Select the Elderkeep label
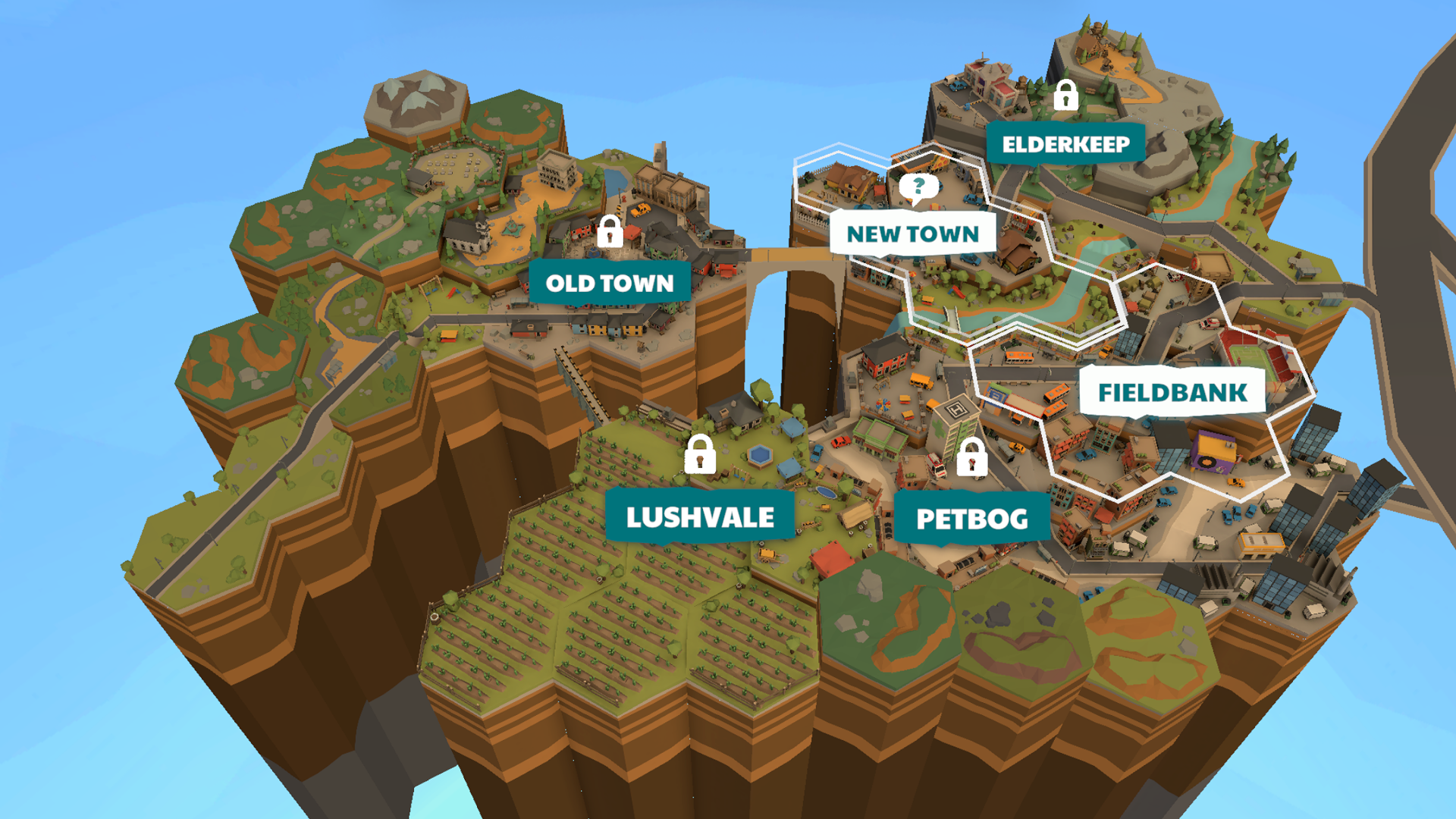The width and height of the screenshot is (1456, 819). [1065, 143]
